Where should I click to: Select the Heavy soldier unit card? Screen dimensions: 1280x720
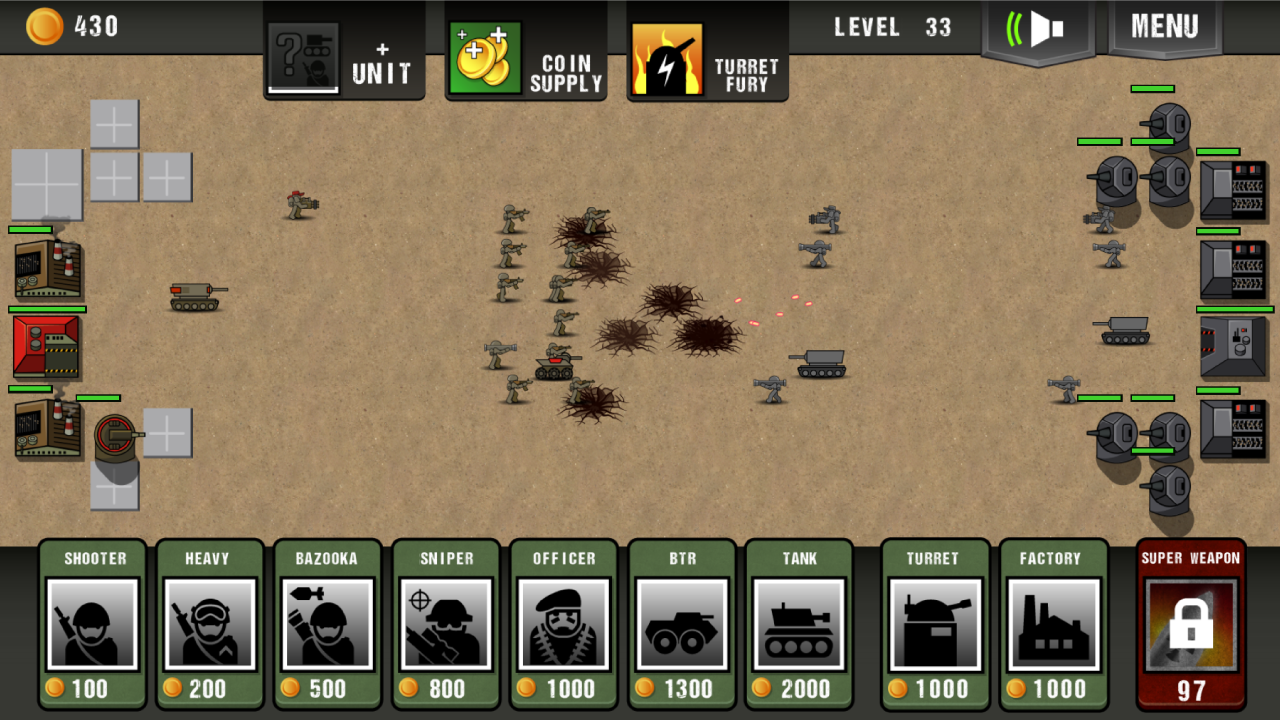coord(209,624)
